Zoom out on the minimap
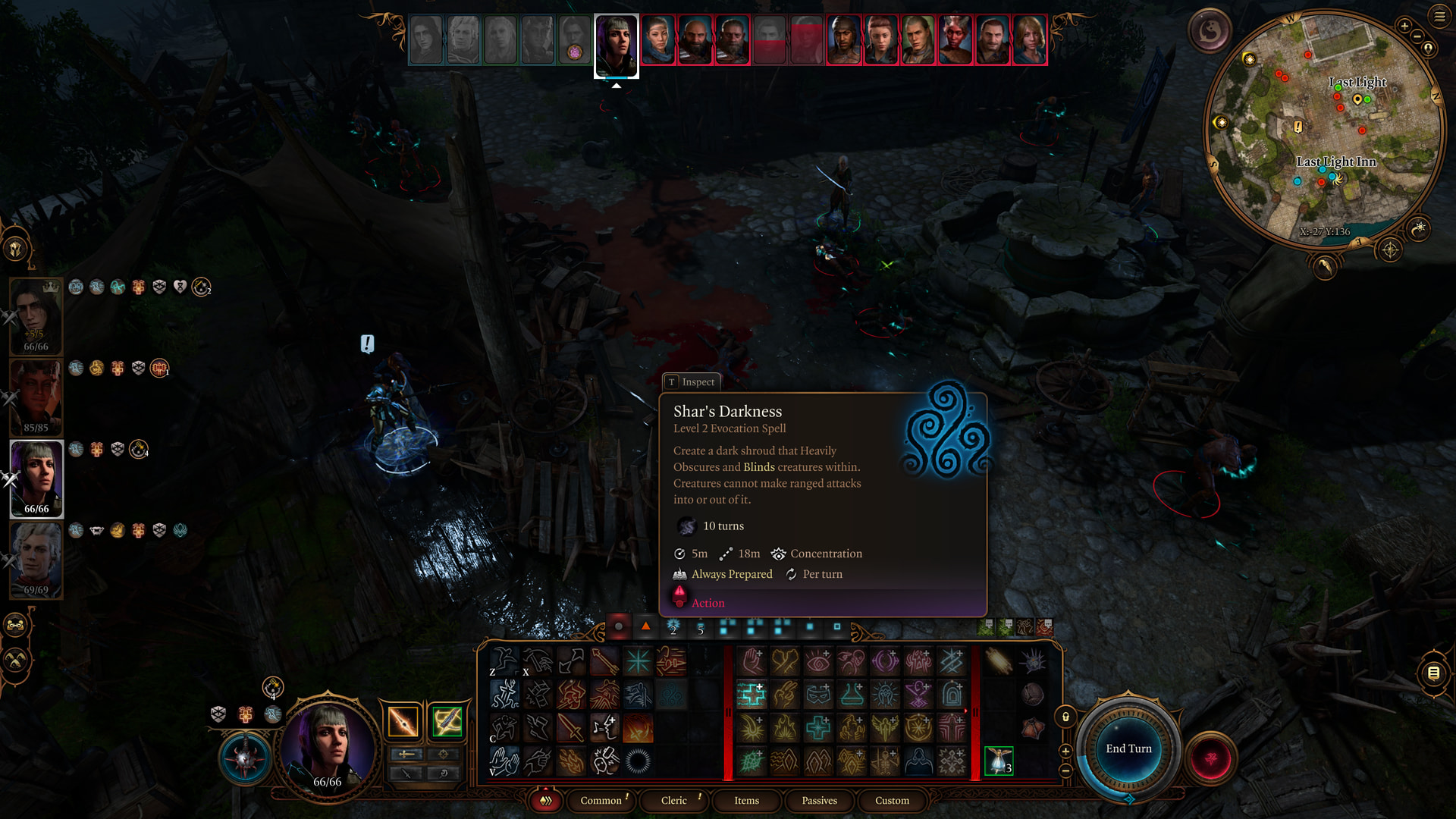The height and width of the screenshot is (819, 1456). click(1417, 36)
